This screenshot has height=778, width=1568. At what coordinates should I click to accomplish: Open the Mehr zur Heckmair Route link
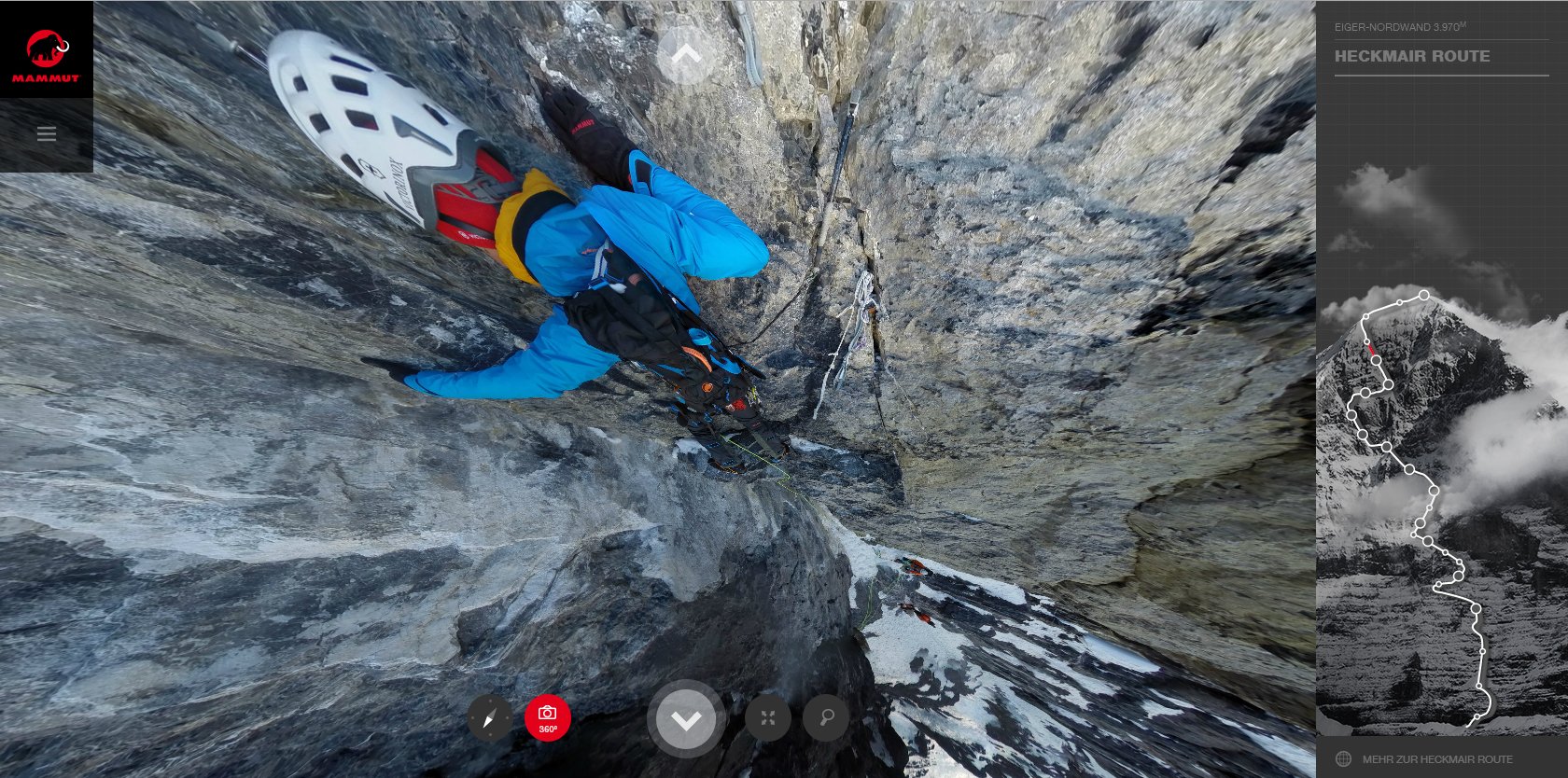coord(1437,759)
